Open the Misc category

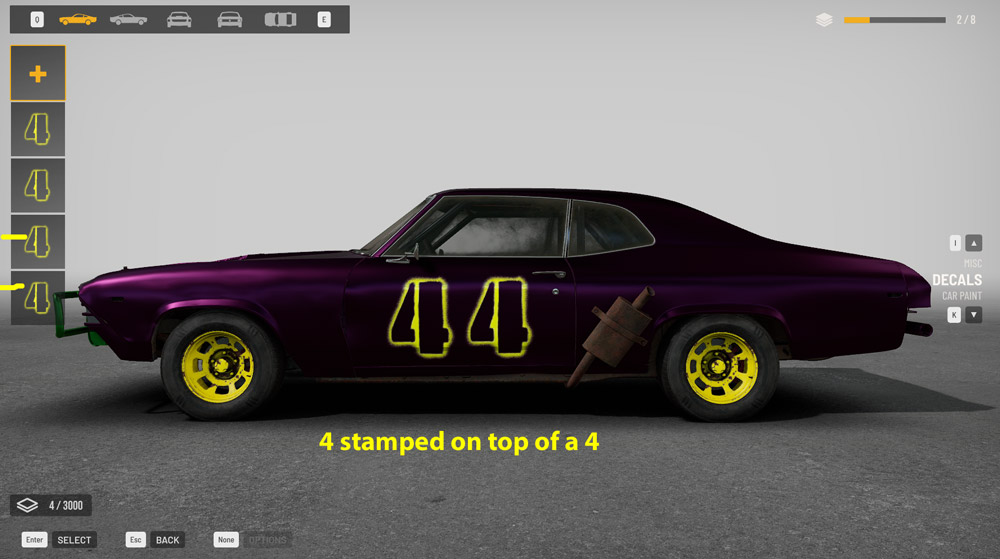pos(972,263)
